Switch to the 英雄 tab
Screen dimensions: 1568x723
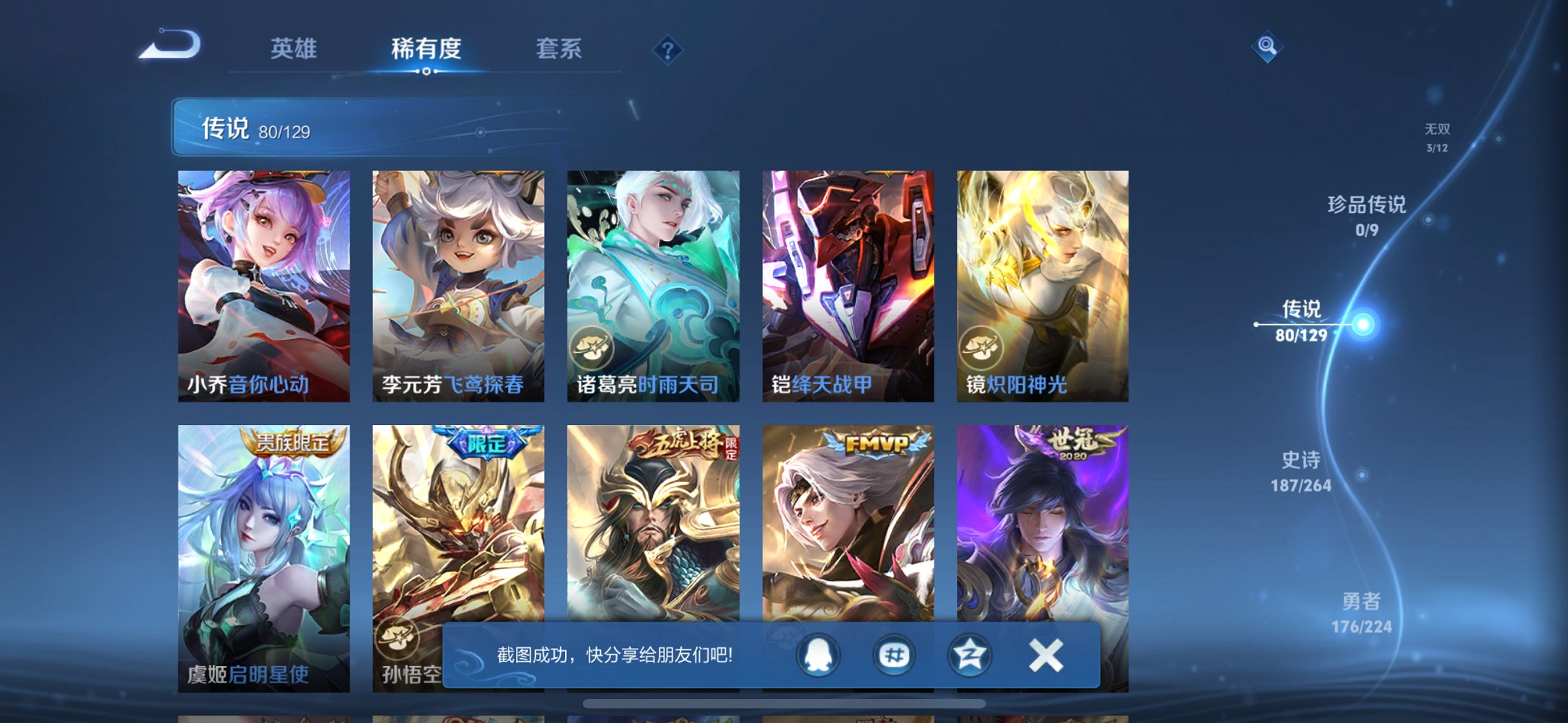pos(295,50)
